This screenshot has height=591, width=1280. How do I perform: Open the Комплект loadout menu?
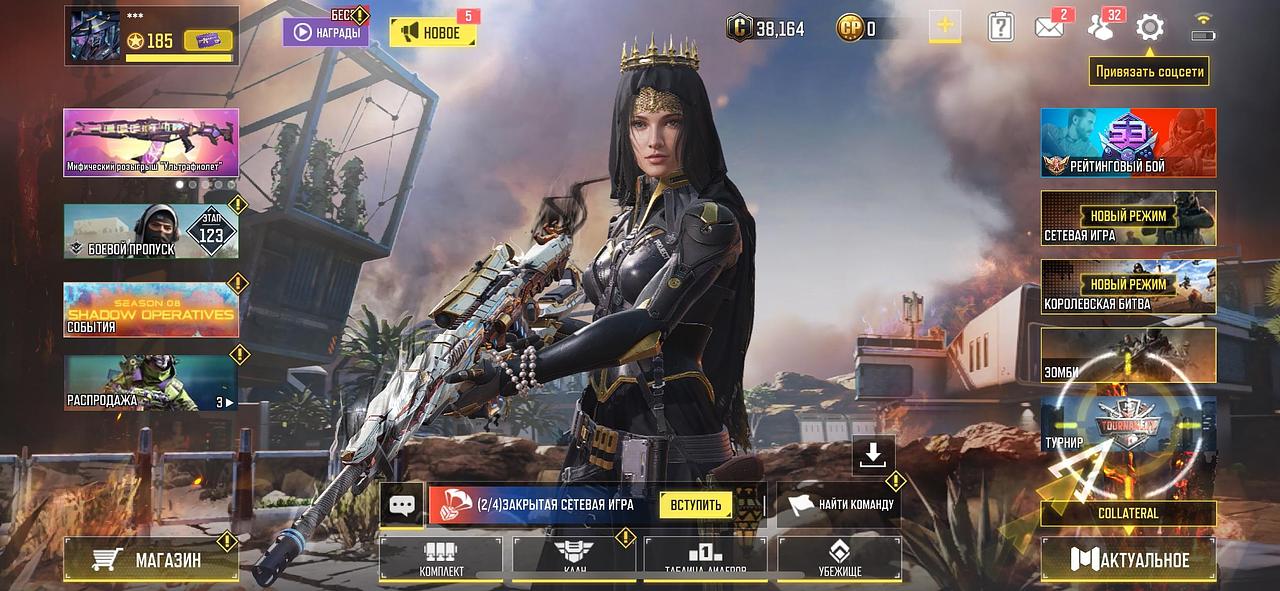[x=441, y=559]
